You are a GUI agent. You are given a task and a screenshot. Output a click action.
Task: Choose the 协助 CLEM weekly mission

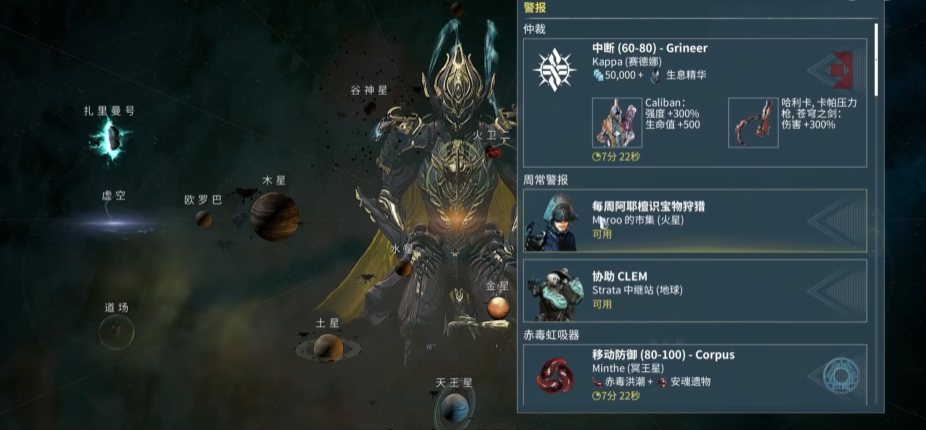(694, 291)
